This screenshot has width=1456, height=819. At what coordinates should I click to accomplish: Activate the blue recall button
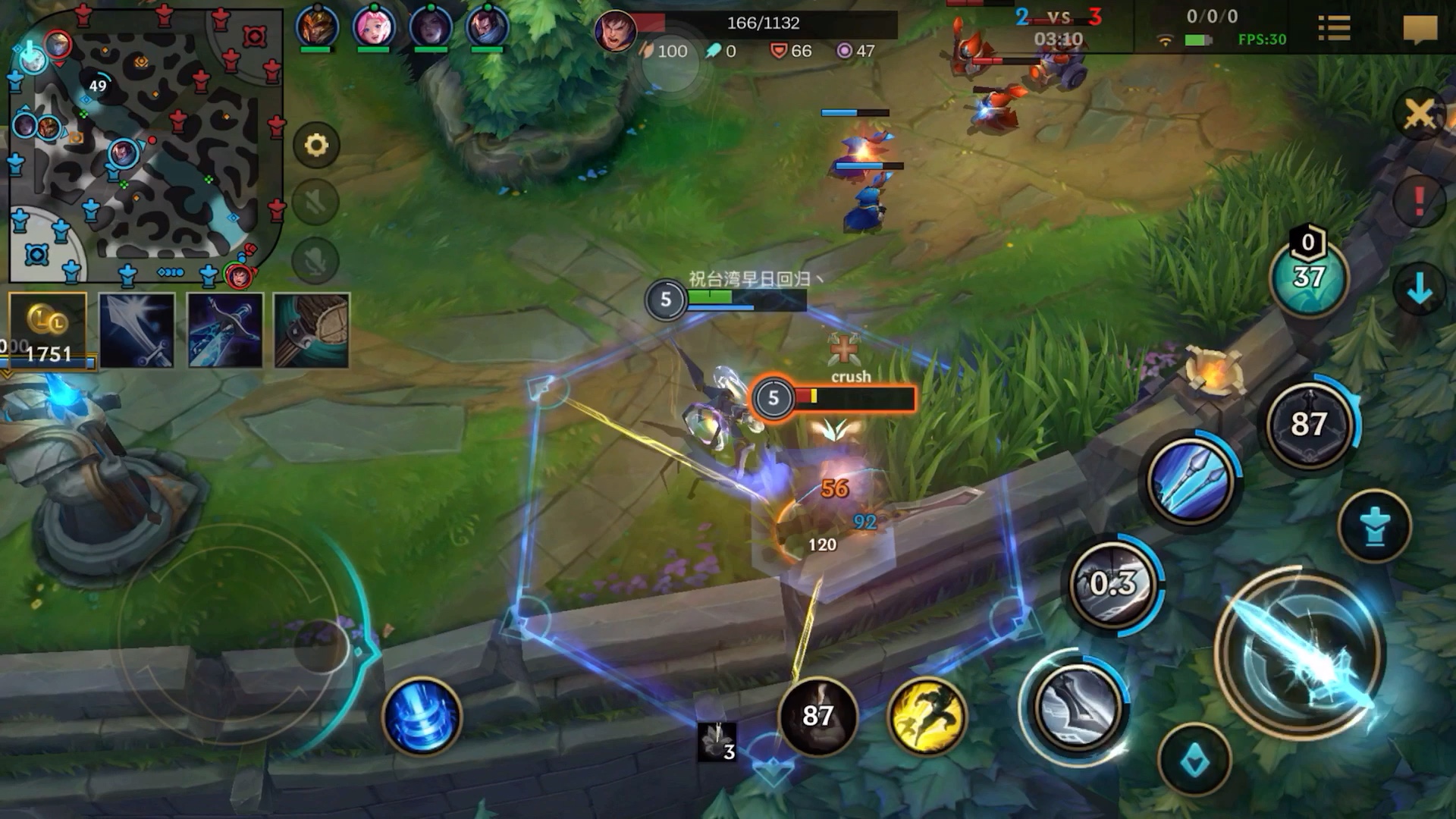(x=422, y=717)
